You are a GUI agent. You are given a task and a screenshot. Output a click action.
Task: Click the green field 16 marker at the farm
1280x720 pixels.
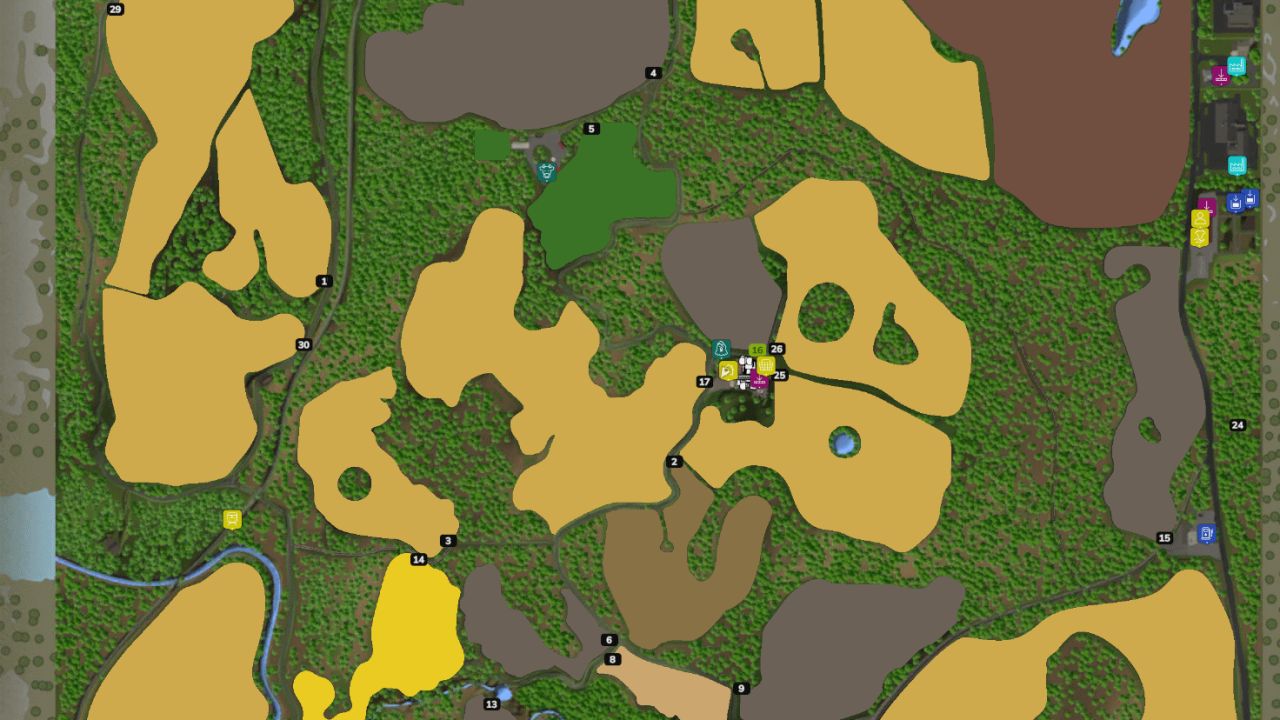click(x=757, y=350)
